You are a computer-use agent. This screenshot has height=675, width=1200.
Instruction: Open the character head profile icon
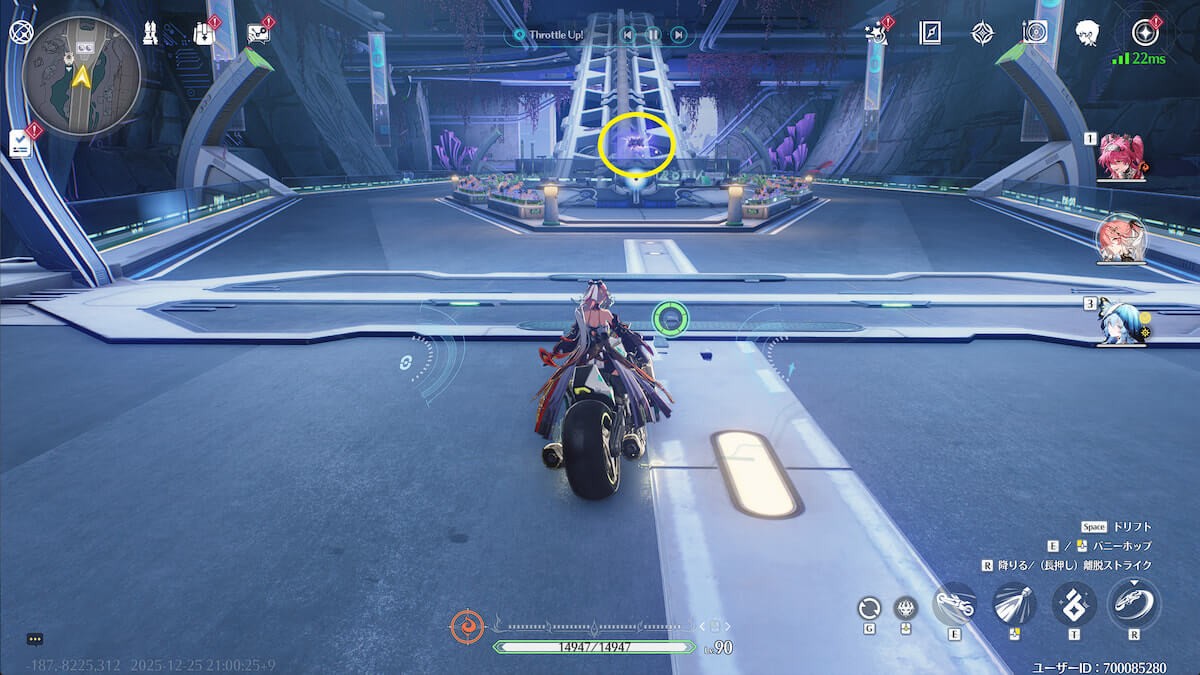(x=1087, y=33)
